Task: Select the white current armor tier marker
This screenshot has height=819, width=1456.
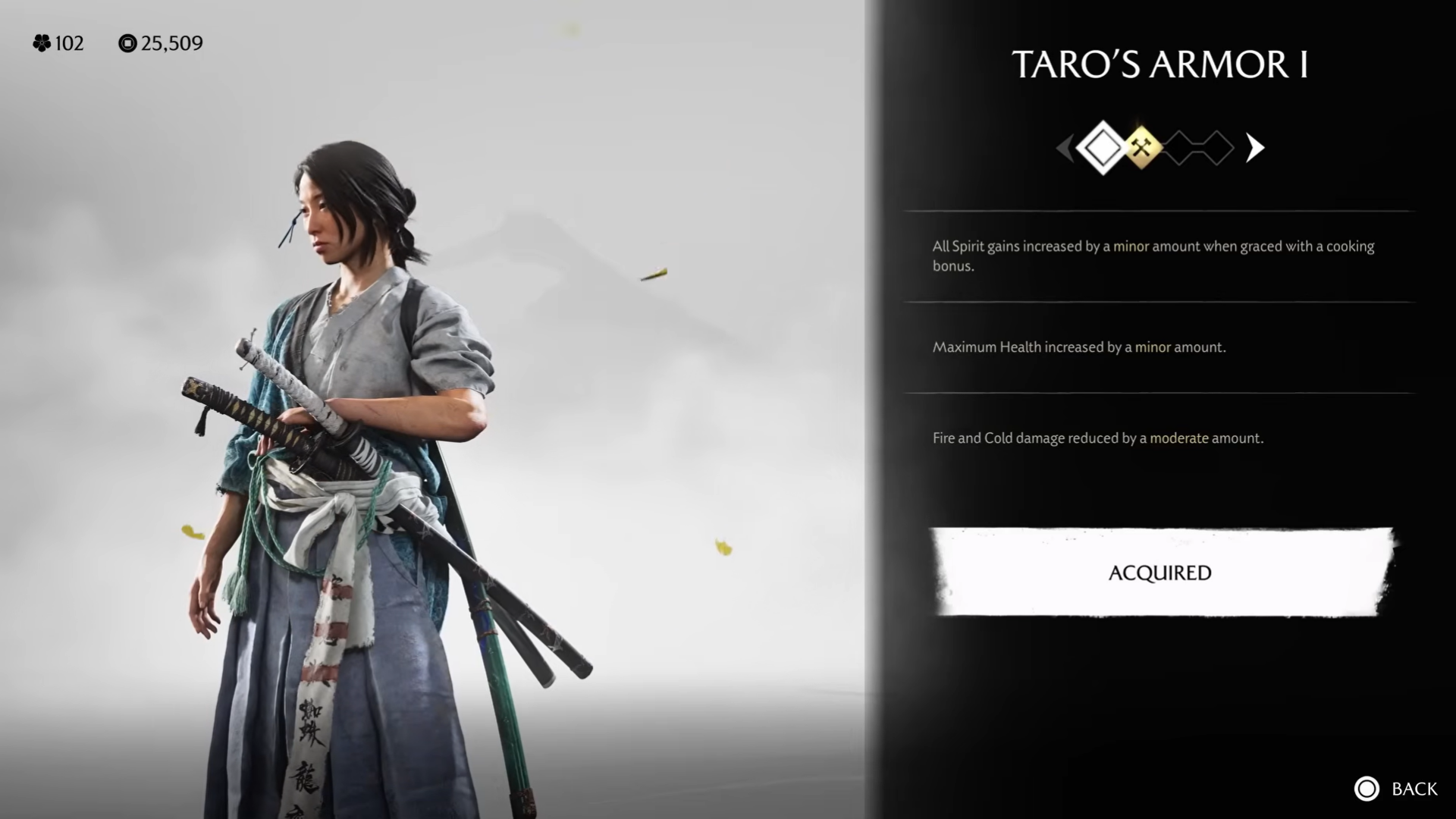Action: 1103,148
